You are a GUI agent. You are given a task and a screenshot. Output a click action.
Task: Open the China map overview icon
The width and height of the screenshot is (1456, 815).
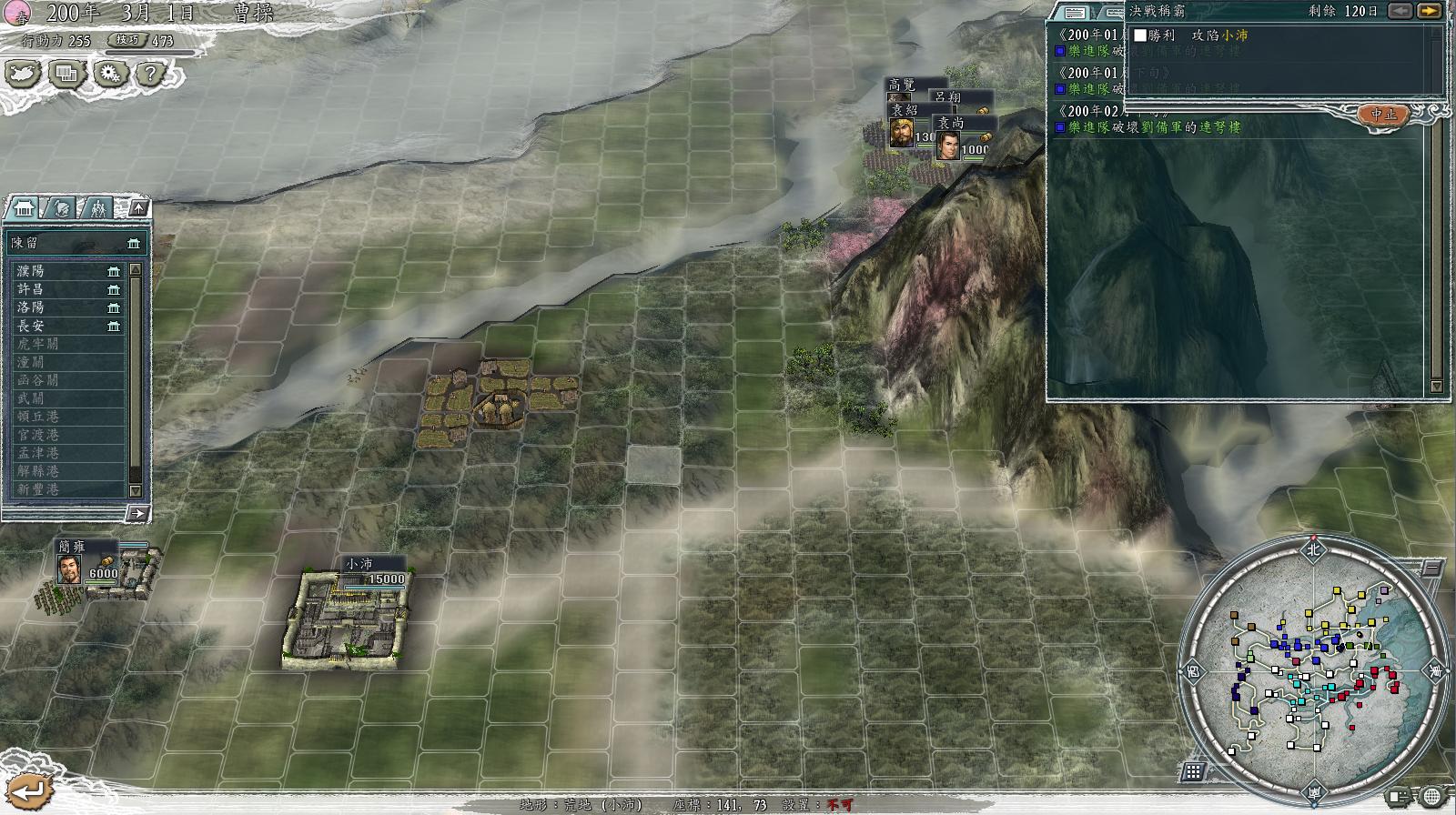[24, 73]
